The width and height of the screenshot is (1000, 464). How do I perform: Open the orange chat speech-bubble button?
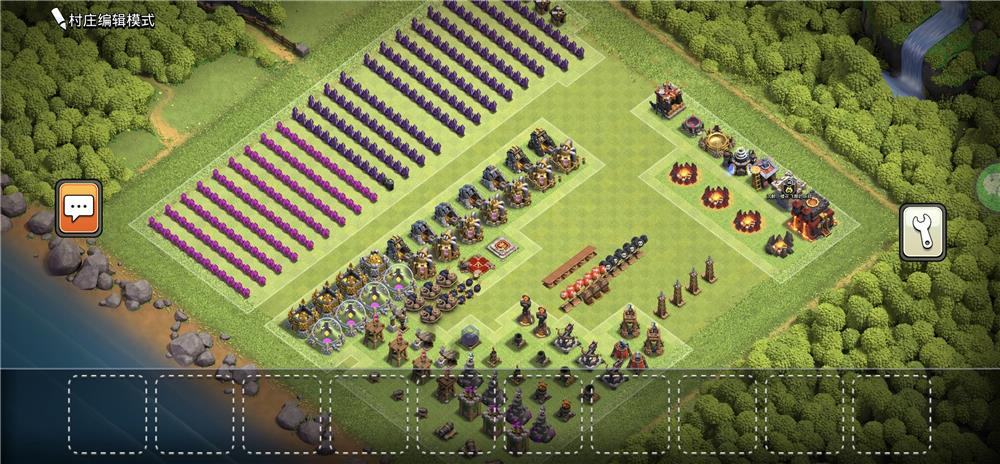(x=78, y=208)
